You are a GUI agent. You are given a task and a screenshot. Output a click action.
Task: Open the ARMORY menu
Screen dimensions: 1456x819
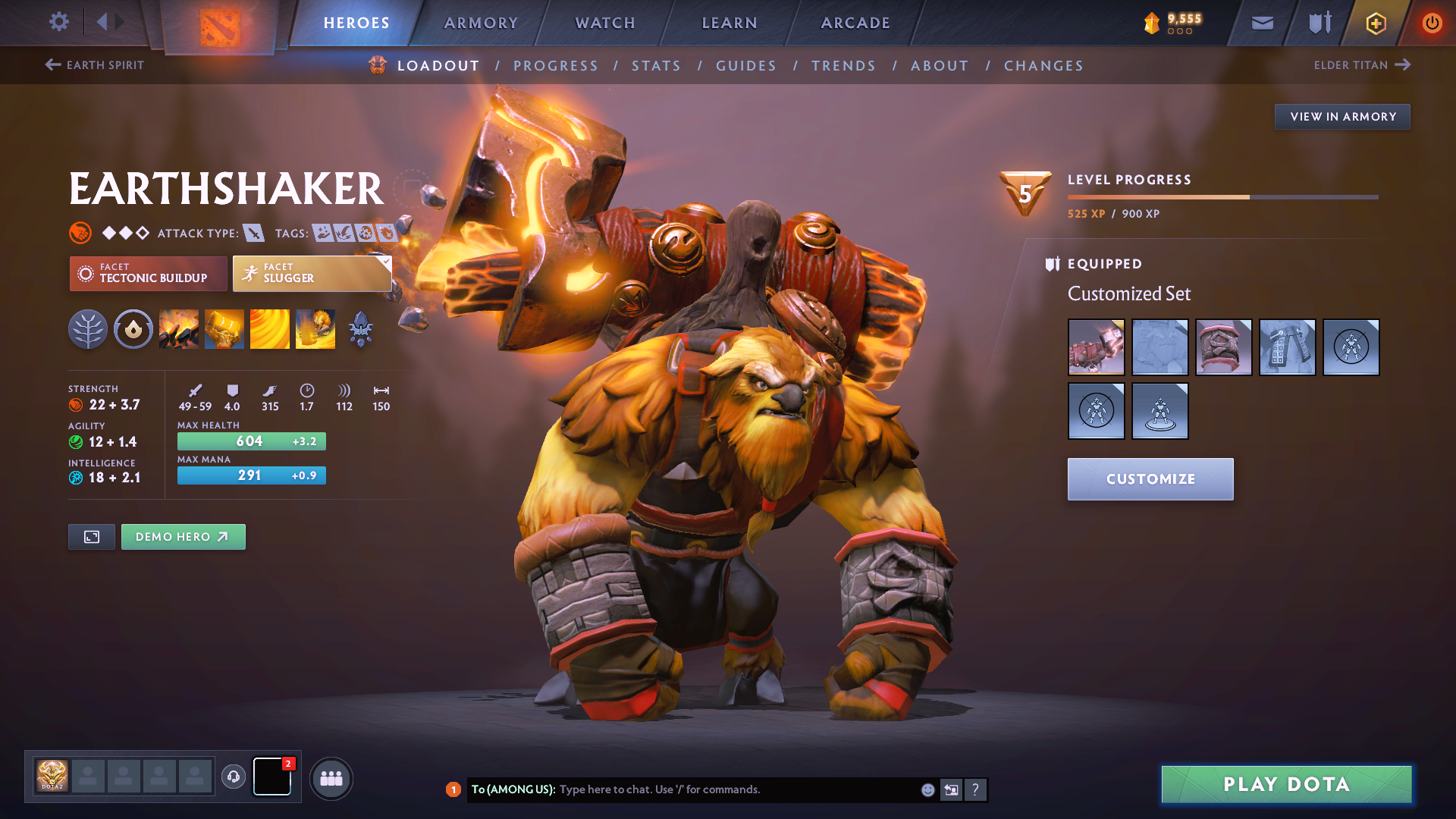(x=481, y=22)
